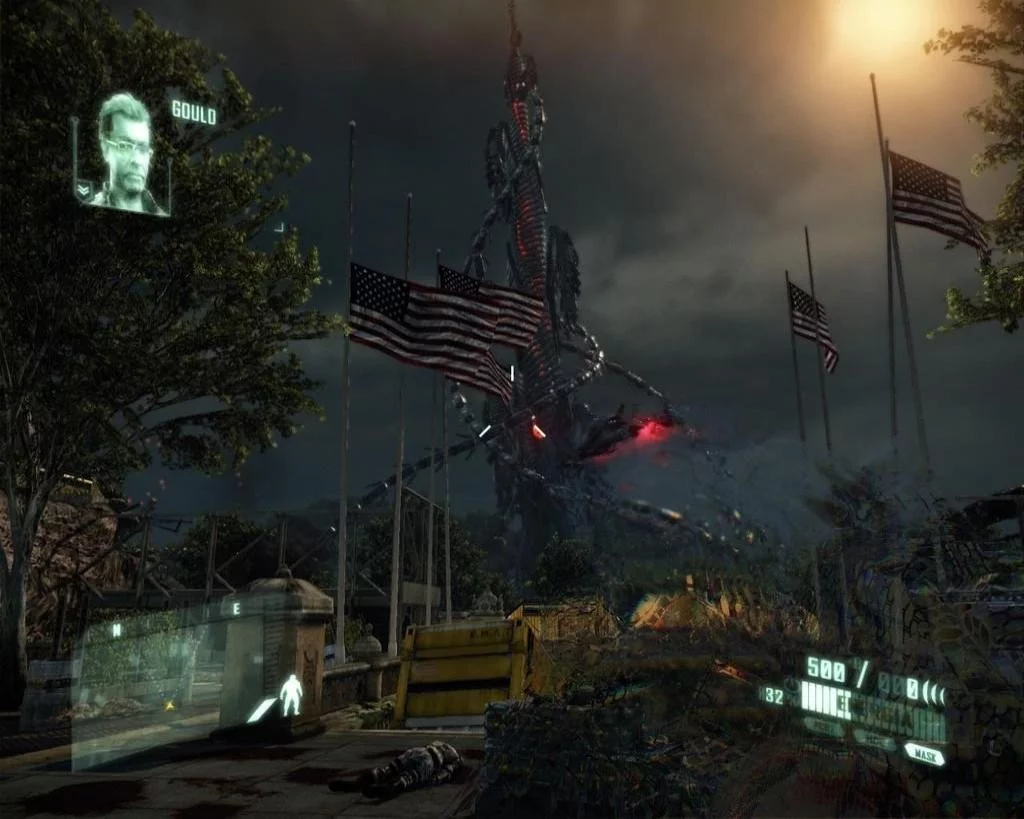Screen dimensions: 1024x819
Task: Open the translucent minimap panel
Action: [148, 682]
